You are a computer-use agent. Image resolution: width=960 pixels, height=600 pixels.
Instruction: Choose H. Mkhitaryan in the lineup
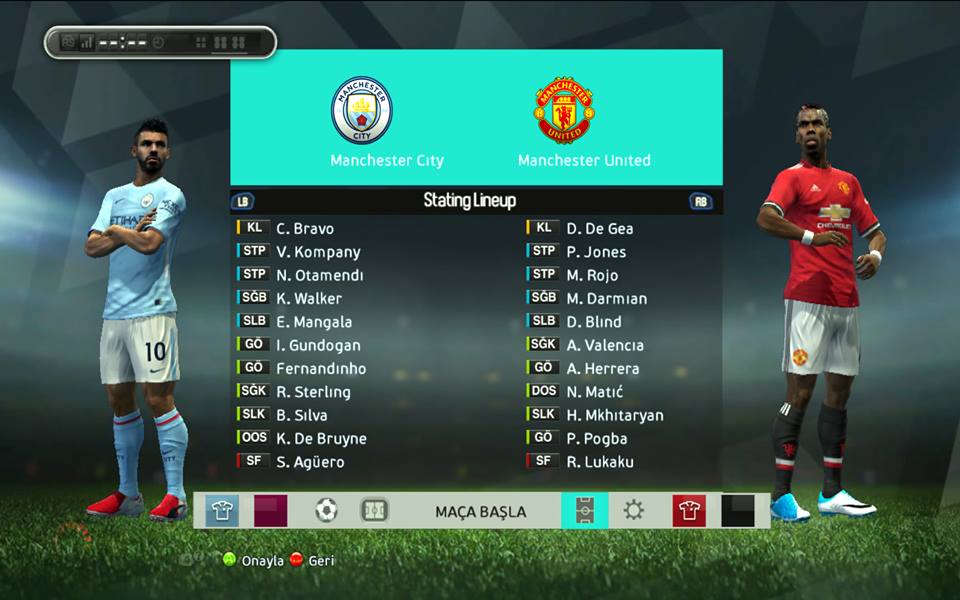coord(614,415)
